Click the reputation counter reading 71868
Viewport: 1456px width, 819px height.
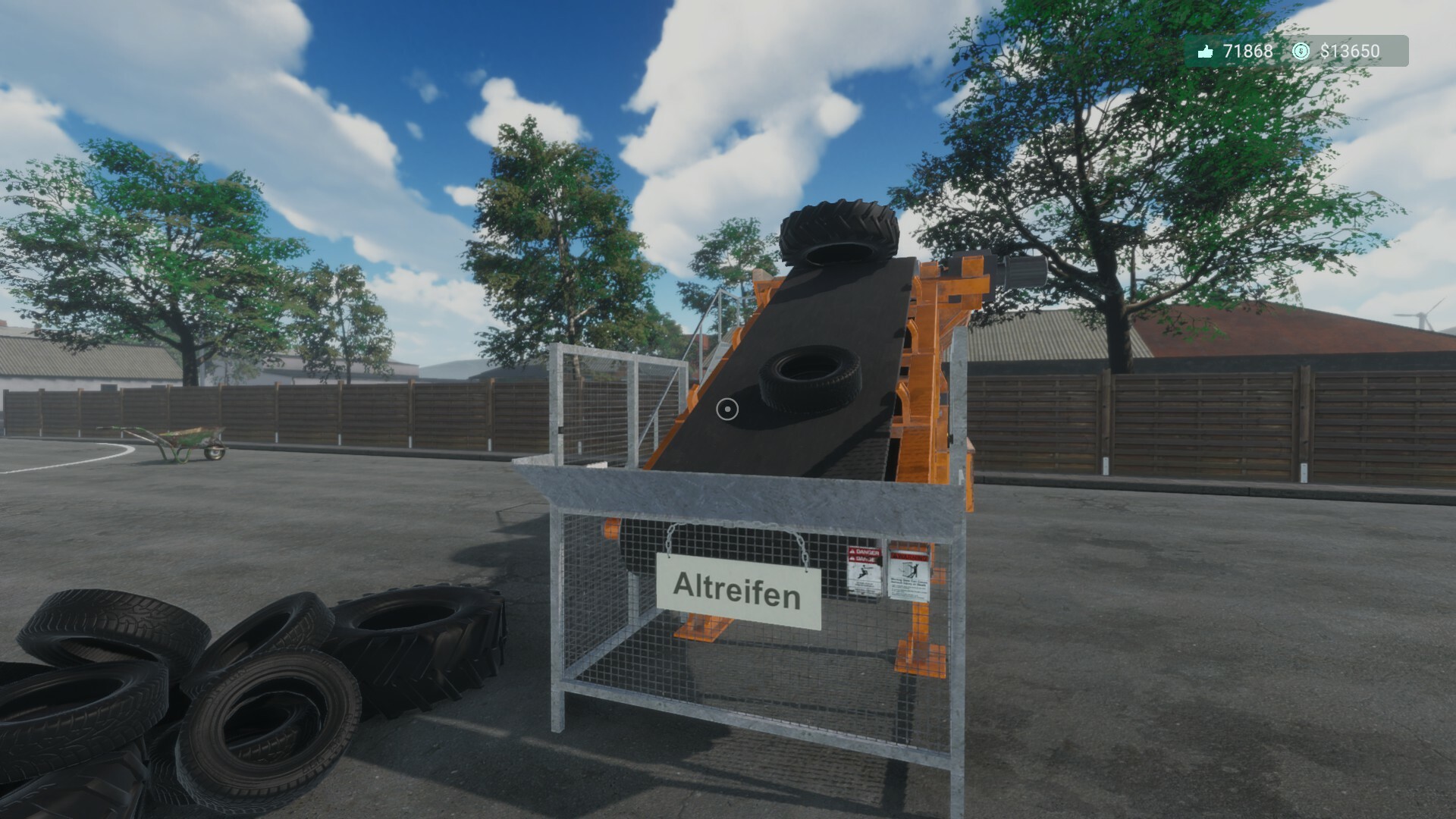(x=1247, y=52)
